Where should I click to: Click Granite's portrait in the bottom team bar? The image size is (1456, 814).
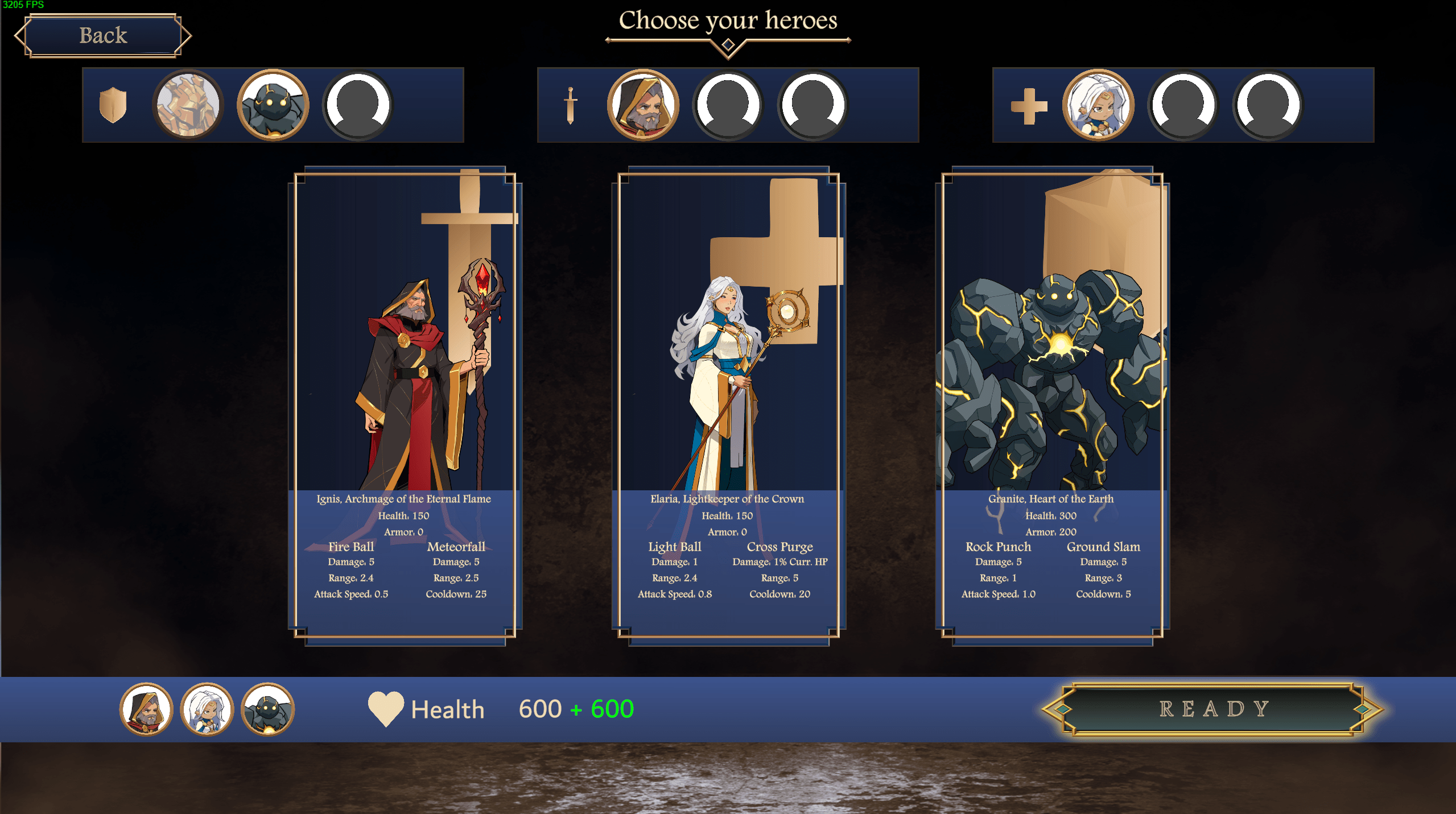click(x=267, y=709)
